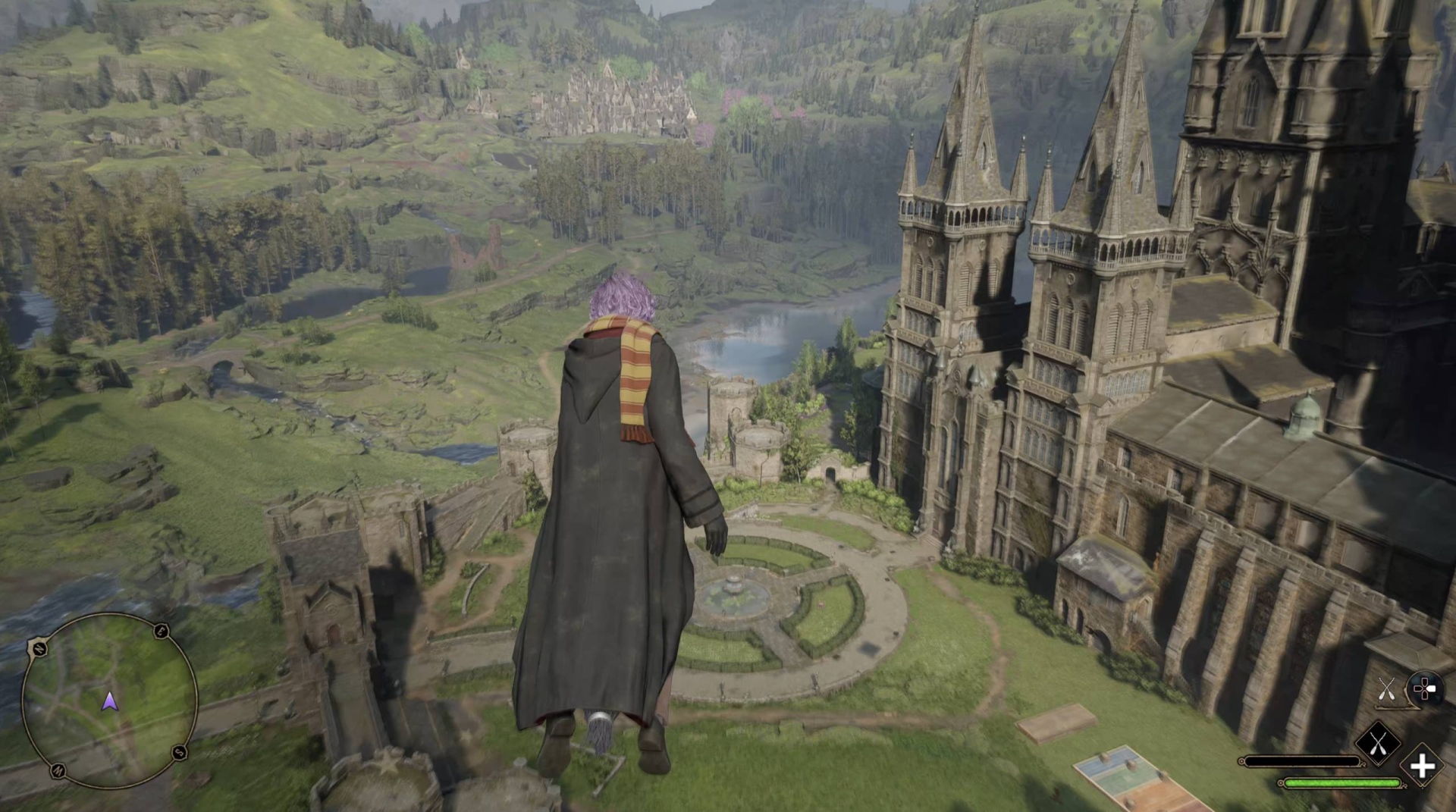The width and height of the screenshot is (1456, 812).
Task: Select the purple player arrow on the minimap
Action: tap(109, 701)
